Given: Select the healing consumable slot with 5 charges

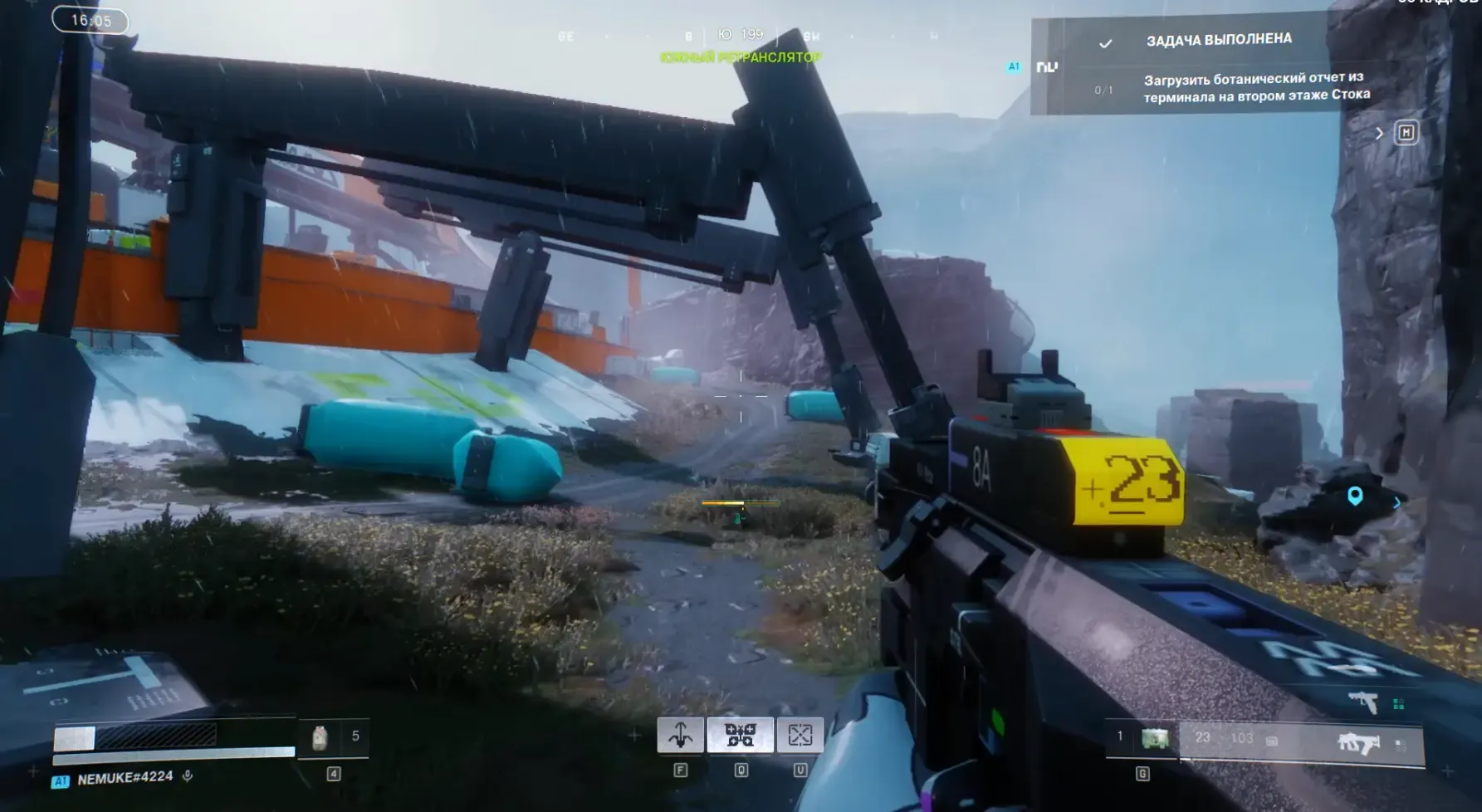Looking at the screenshot, I should (x=320, y=737).
